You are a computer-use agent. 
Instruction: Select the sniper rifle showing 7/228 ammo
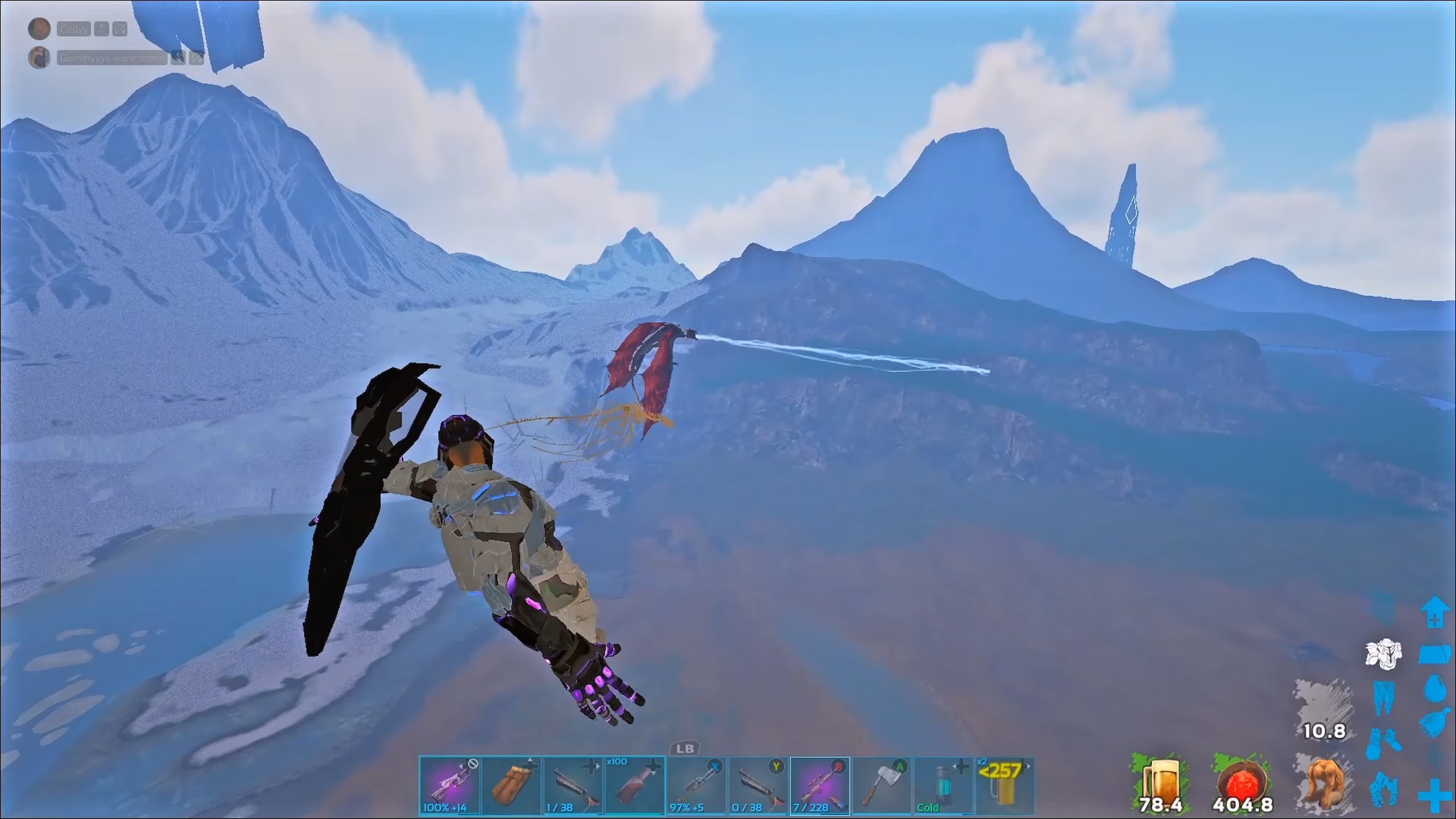[x=820, y=788]
